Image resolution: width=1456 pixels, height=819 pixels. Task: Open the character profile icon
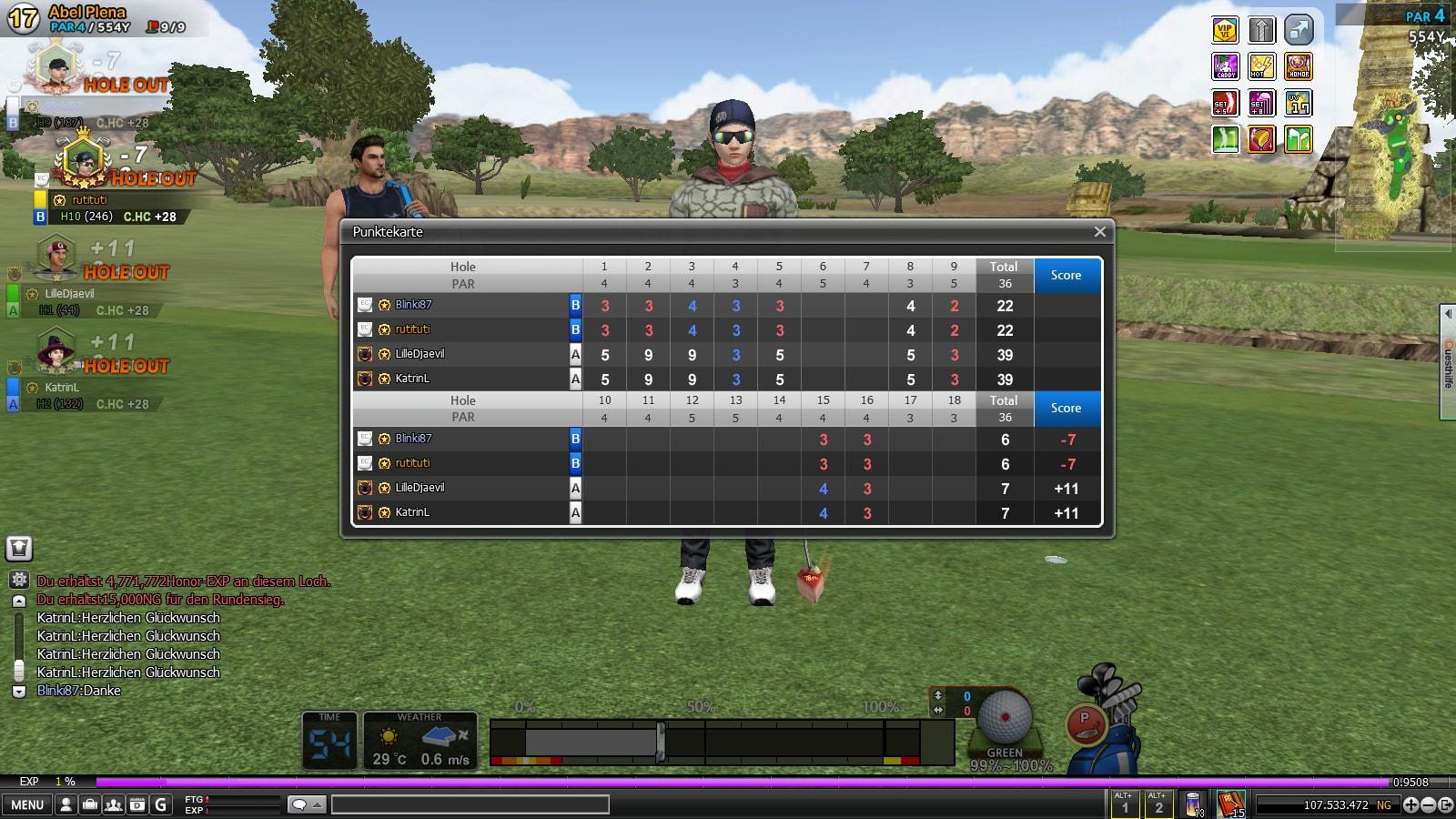[66, 804]
